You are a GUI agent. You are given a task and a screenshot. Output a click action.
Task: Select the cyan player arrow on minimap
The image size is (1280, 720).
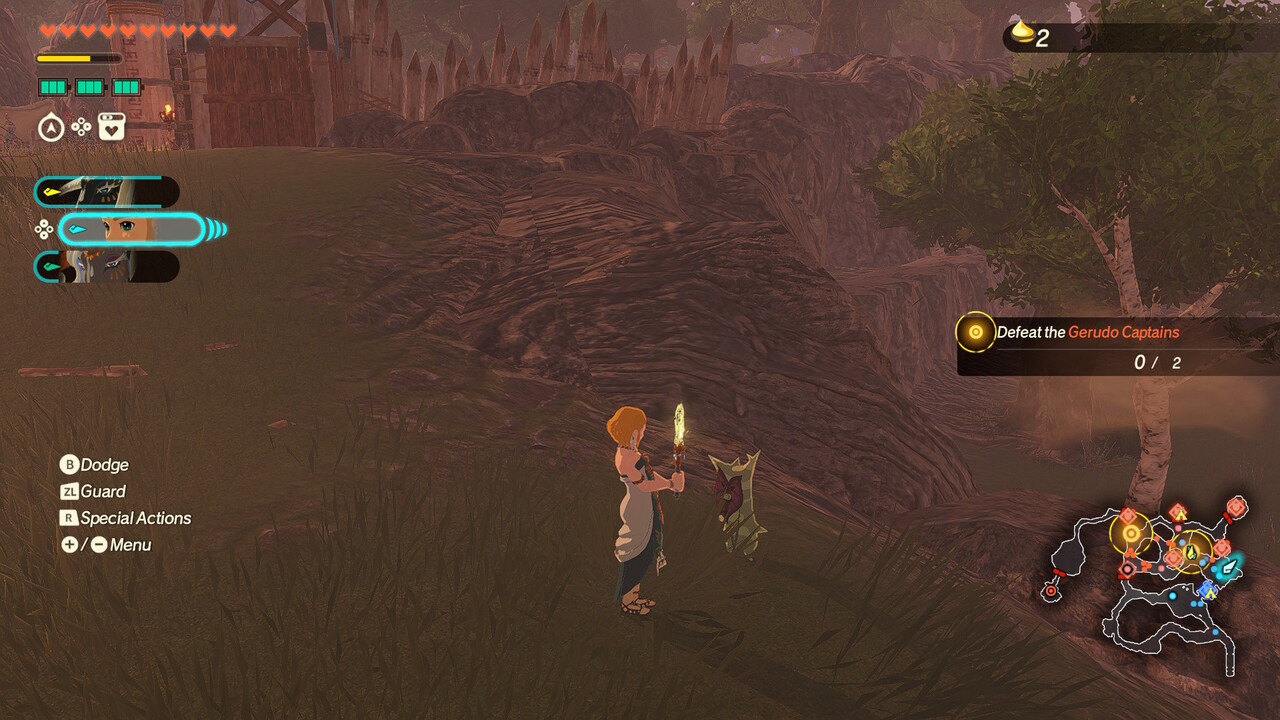pos(1229,566)
